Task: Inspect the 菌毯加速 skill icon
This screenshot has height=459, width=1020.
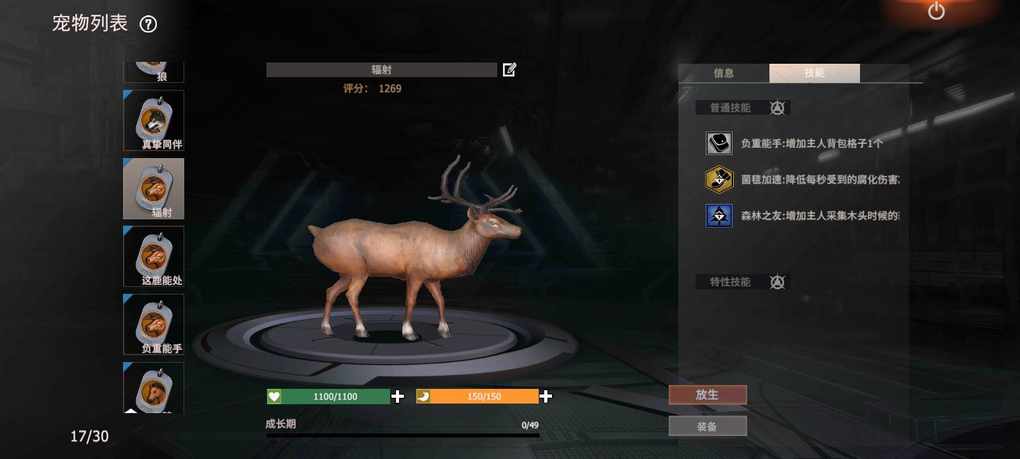Action: (718, 179)
